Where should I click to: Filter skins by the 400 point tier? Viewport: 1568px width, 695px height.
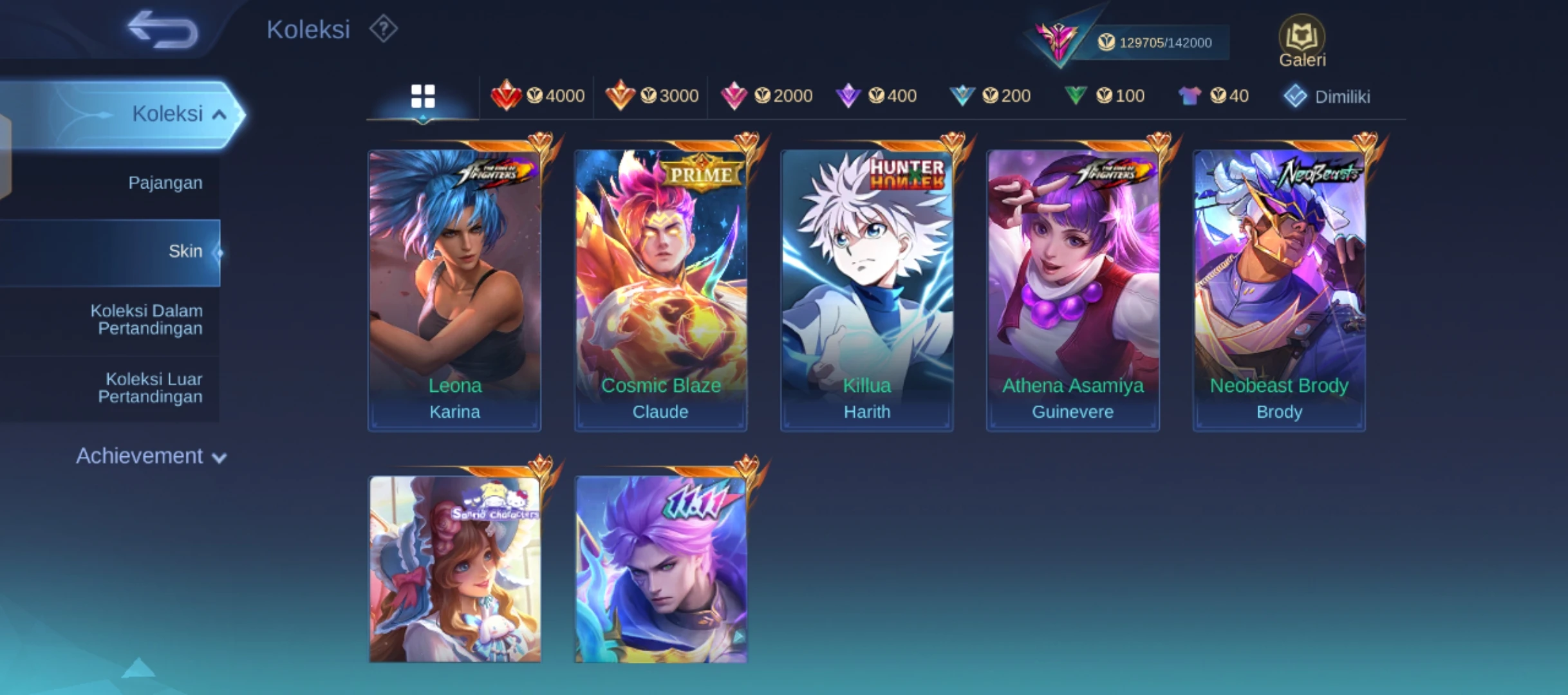pyautogui.click(x=876, y=97)
